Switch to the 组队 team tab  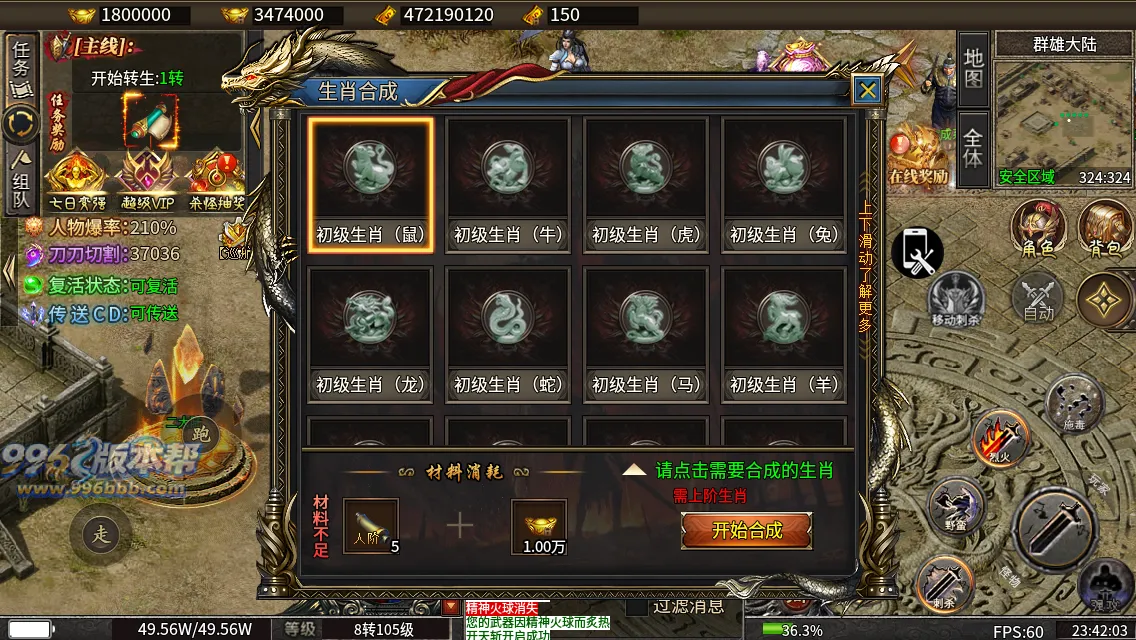(x=21, y=182)
